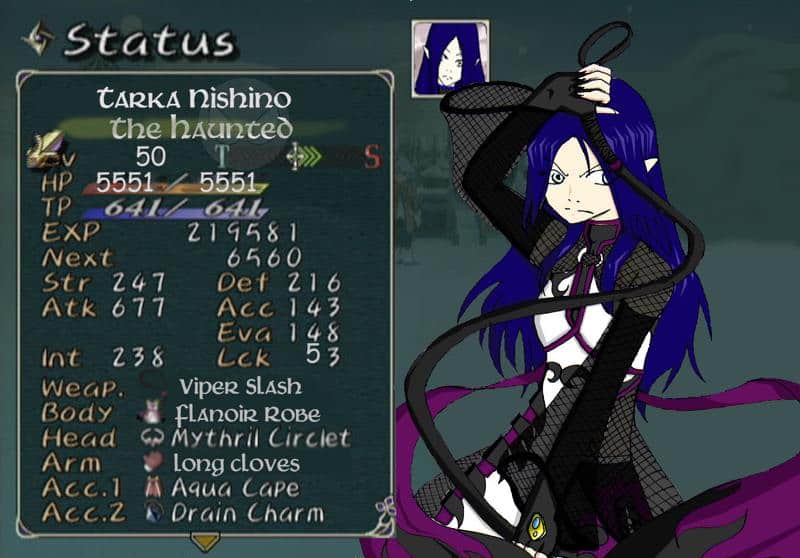Select the Aqua Cape accessory slot
This screenshot has width=800, height=558.
[x=235, y=488]
